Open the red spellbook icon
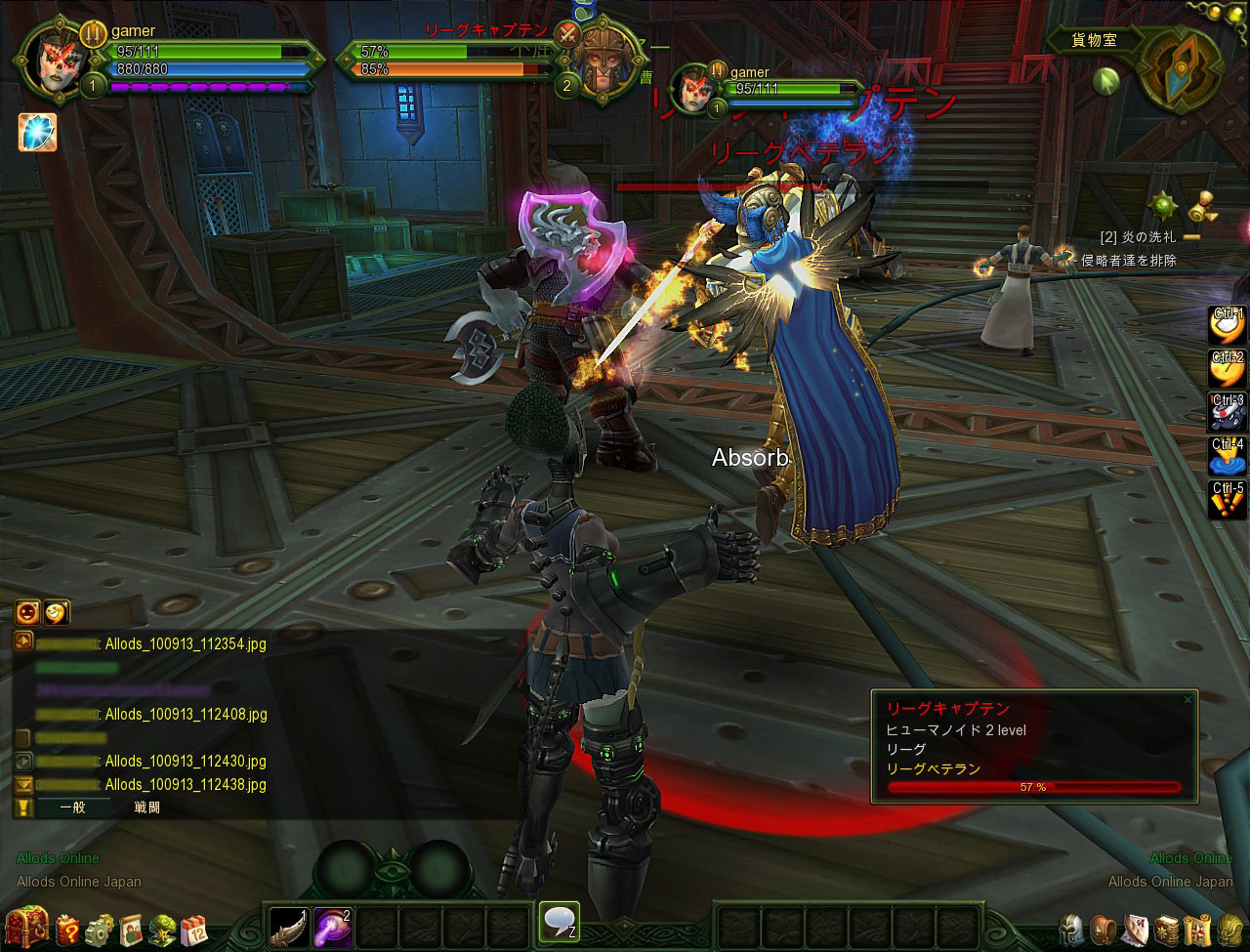This screenshot has height=952, width=1250. coord(1166,929)
